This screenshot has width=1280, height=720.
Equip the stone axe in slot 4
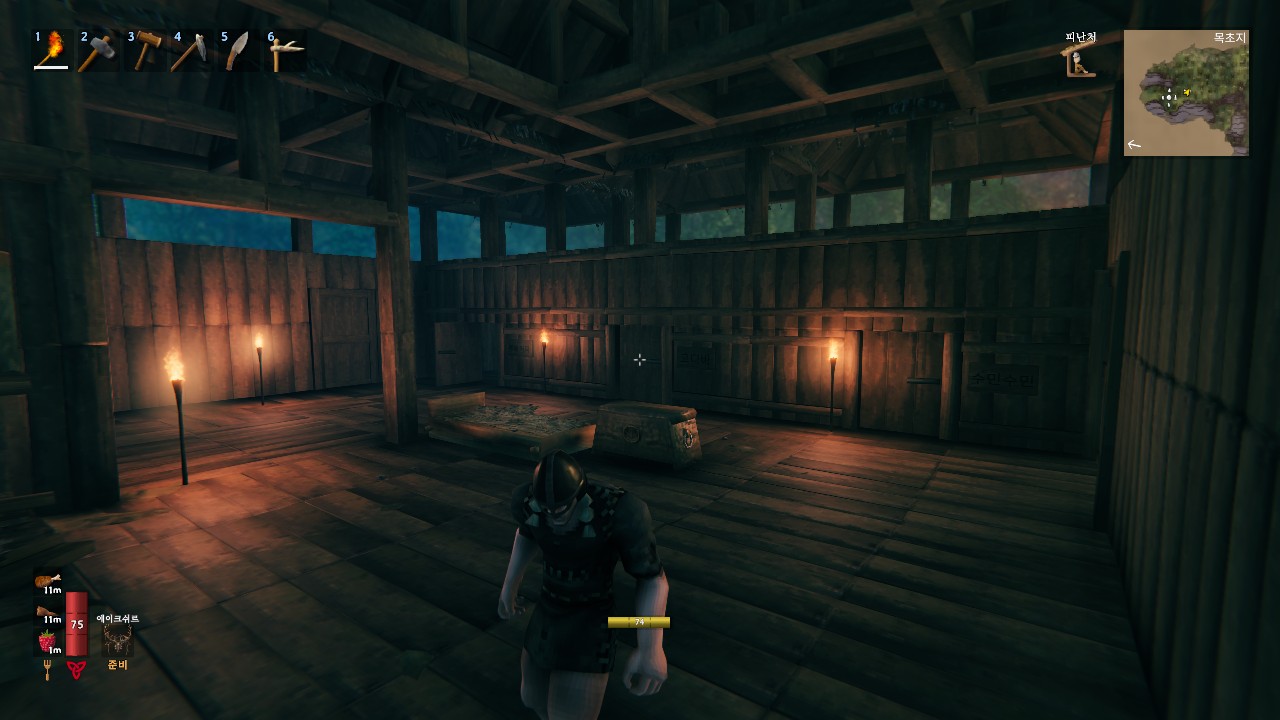[x=193, y=47]
